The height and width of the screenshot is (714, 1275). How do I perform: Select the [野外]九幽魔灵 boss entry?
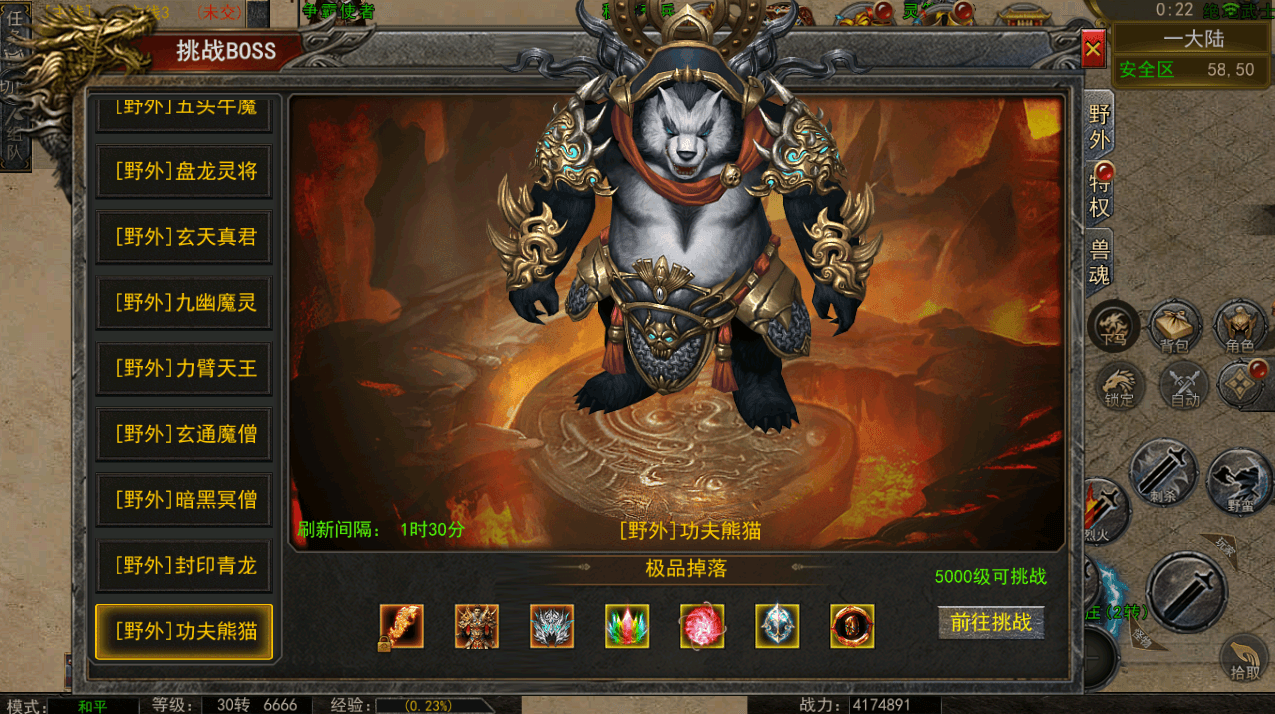point(185,302)
